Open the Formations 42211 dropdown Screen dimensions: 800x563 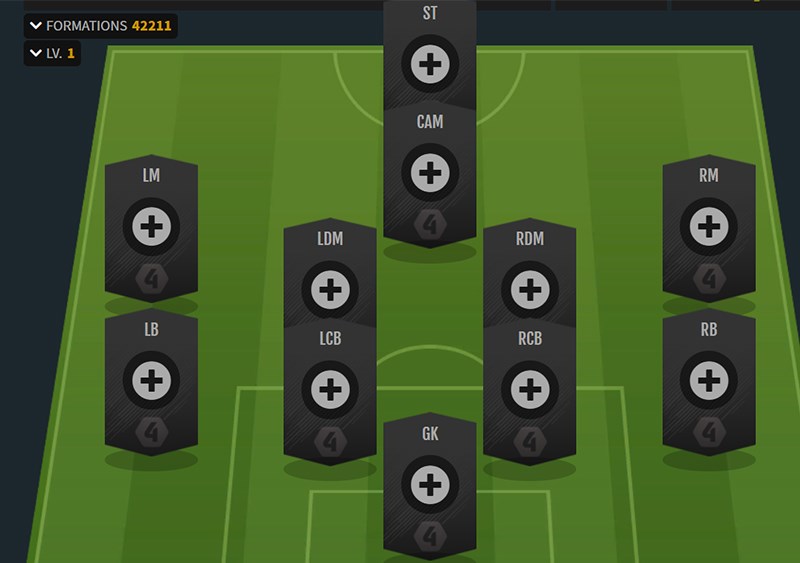100,26
